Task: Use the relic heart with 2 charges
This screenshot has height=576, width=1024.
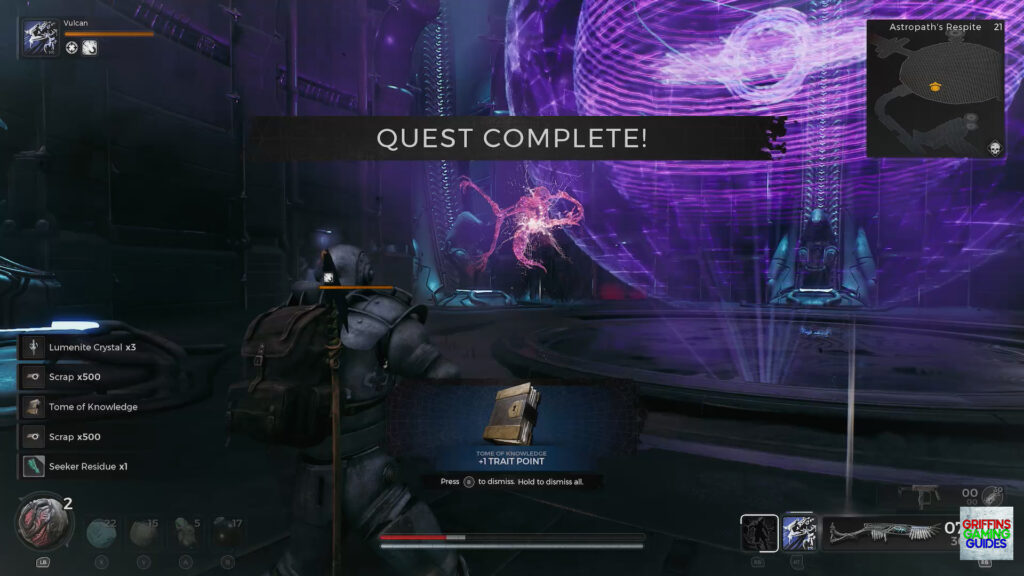Action: [42, 521]
